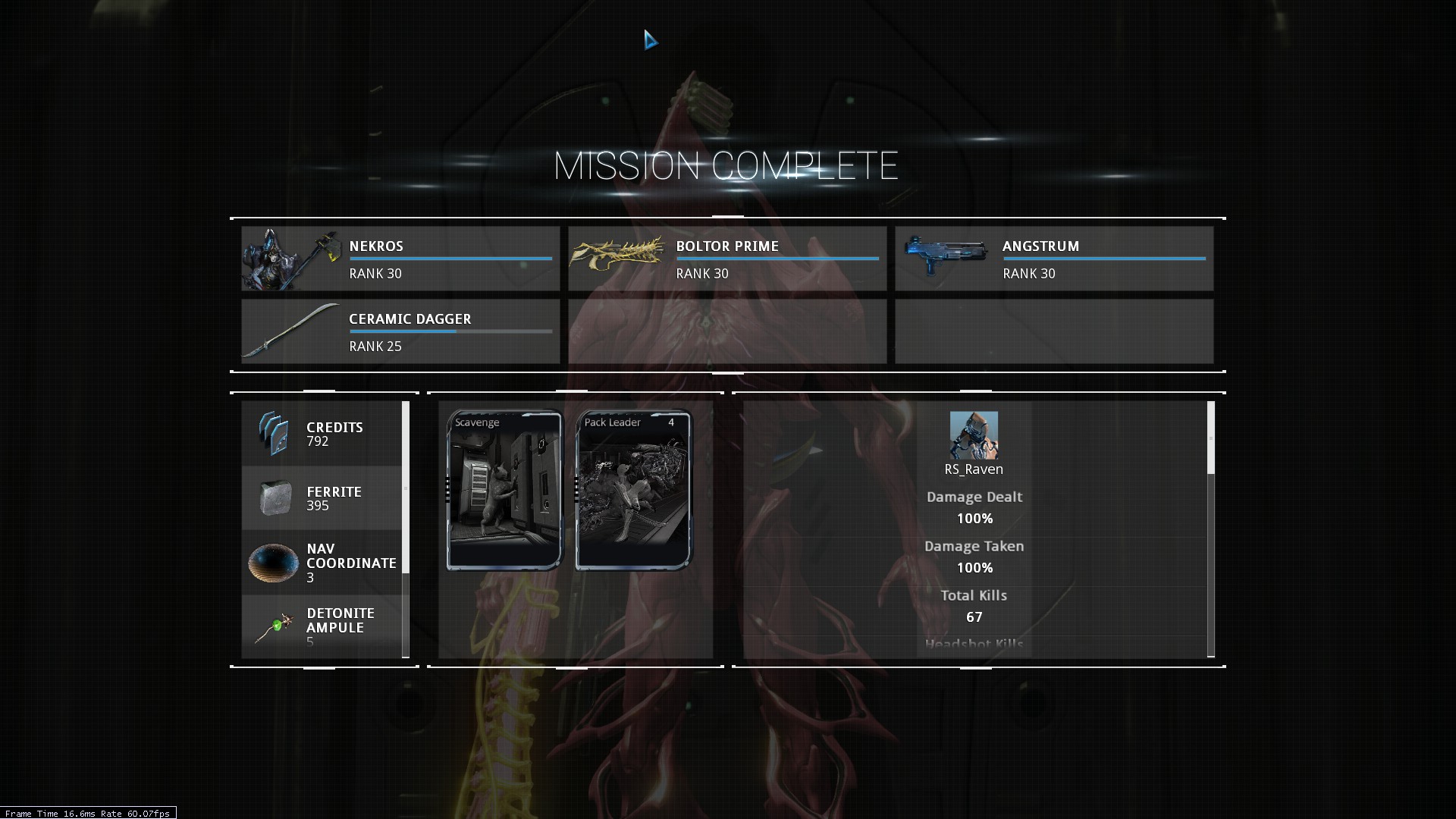The image size is (1456, 819).
Task: Click the Boltor Prime weapon panel
Action: pos(727,259)
